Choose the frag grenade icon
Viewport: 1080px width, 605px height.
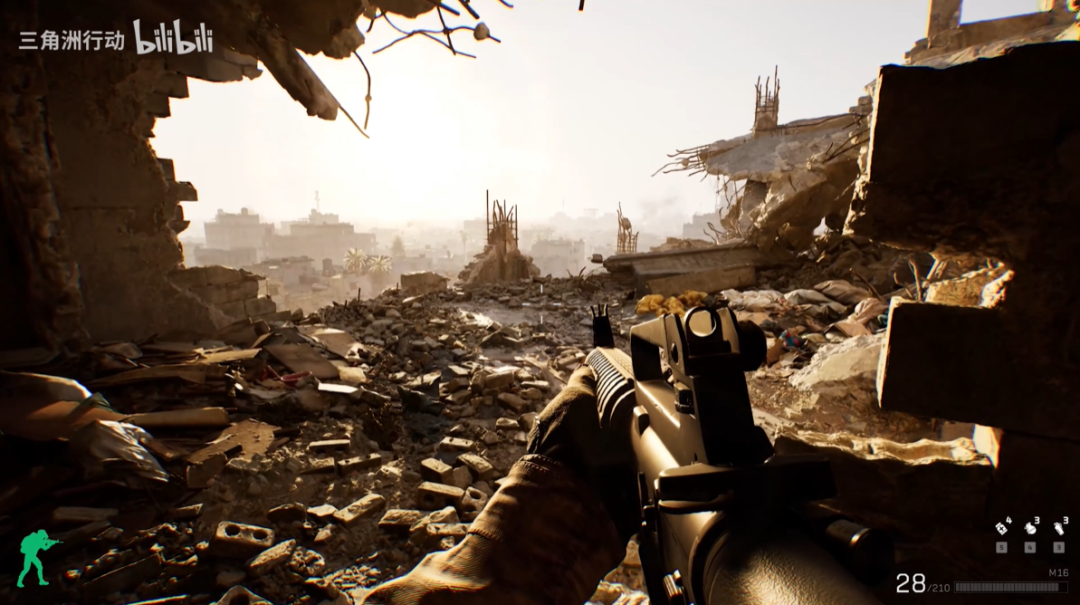pyautogui.click(x=1031, y=529)
